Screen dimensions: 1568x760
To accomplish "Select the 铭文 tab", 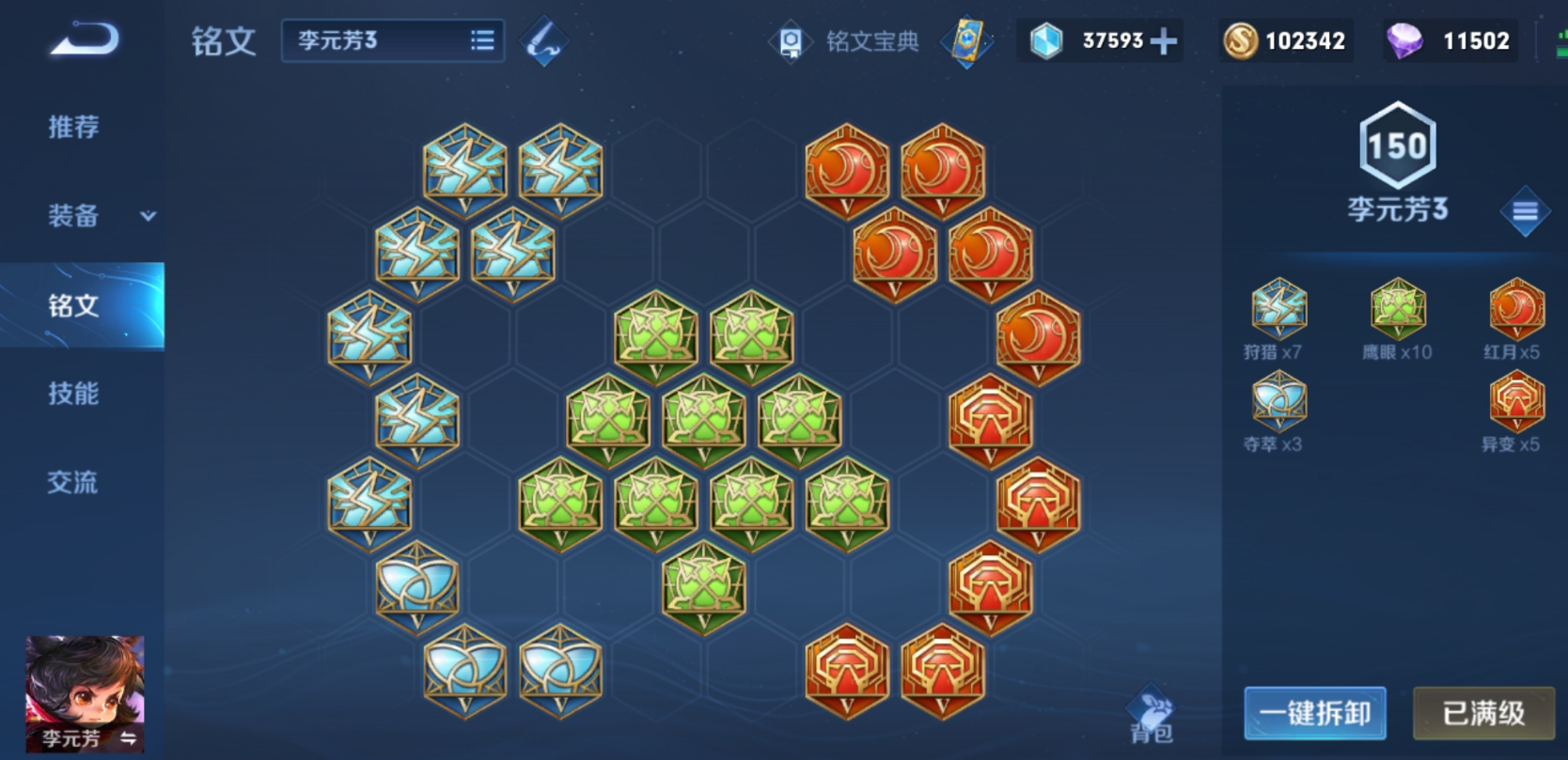I will [75, 305].
